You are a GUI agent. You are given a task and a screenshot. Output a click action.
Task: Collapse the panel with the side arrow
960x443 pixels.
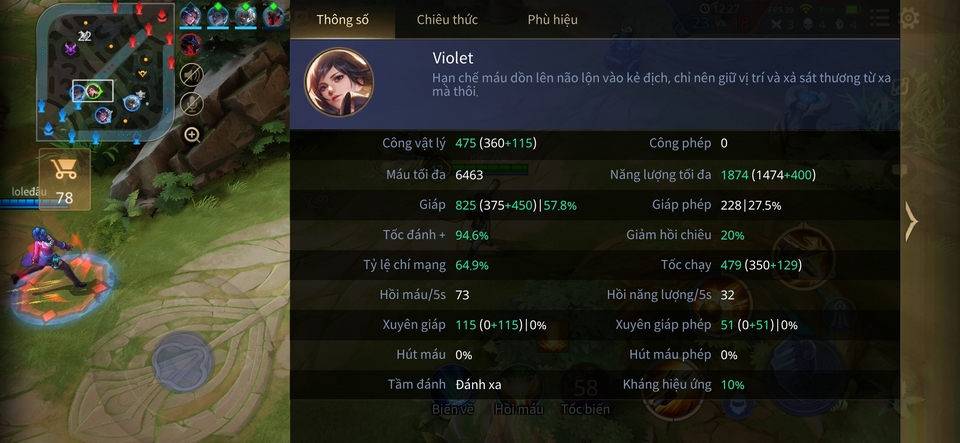click(x=910, y=221)
